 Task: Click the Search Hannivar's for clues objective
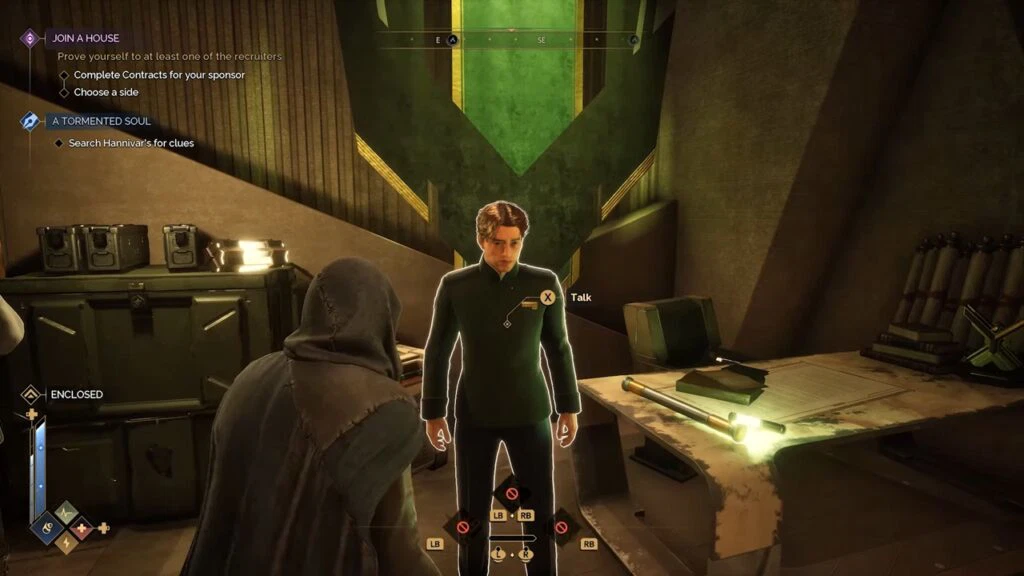[x=130, y=143]
